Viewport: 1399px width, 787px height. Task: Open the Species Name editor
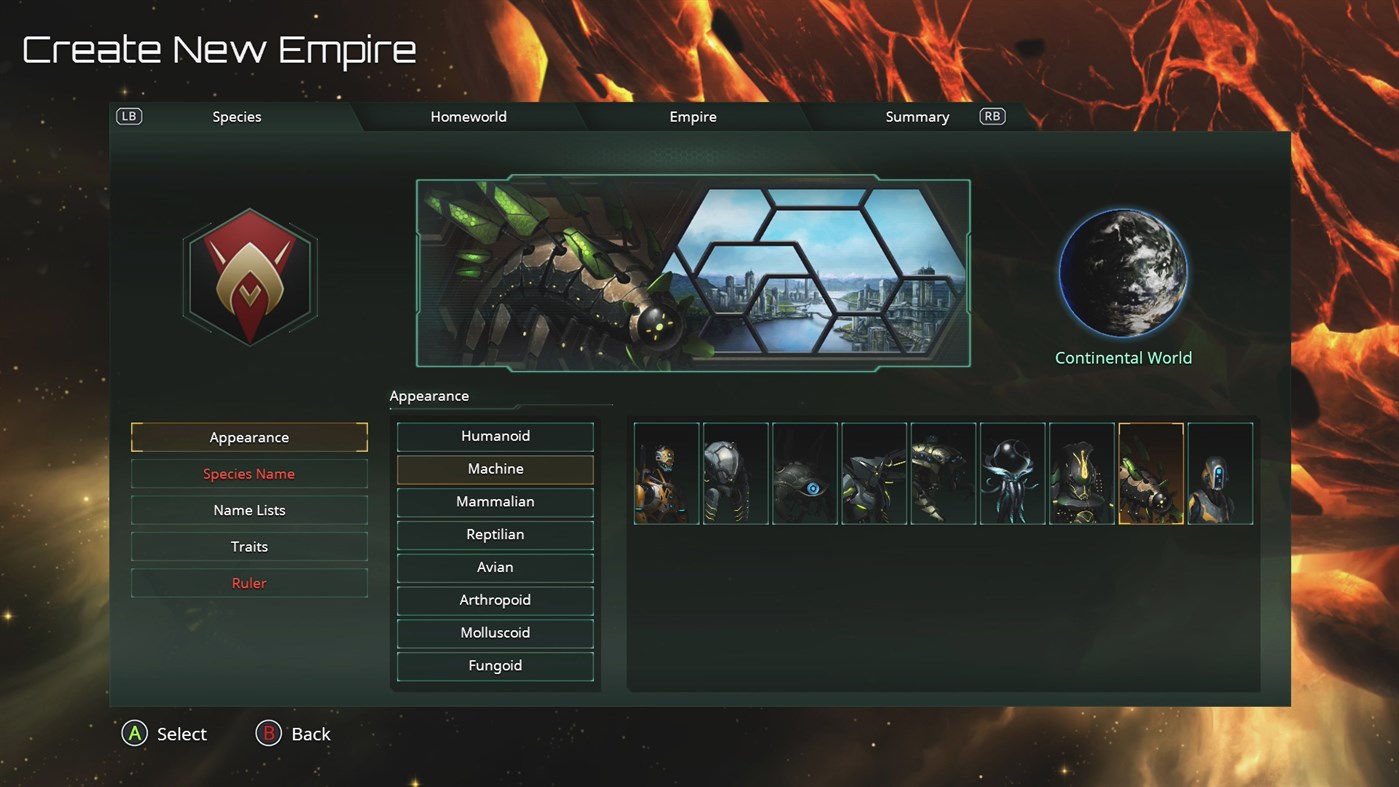[249, 473]
